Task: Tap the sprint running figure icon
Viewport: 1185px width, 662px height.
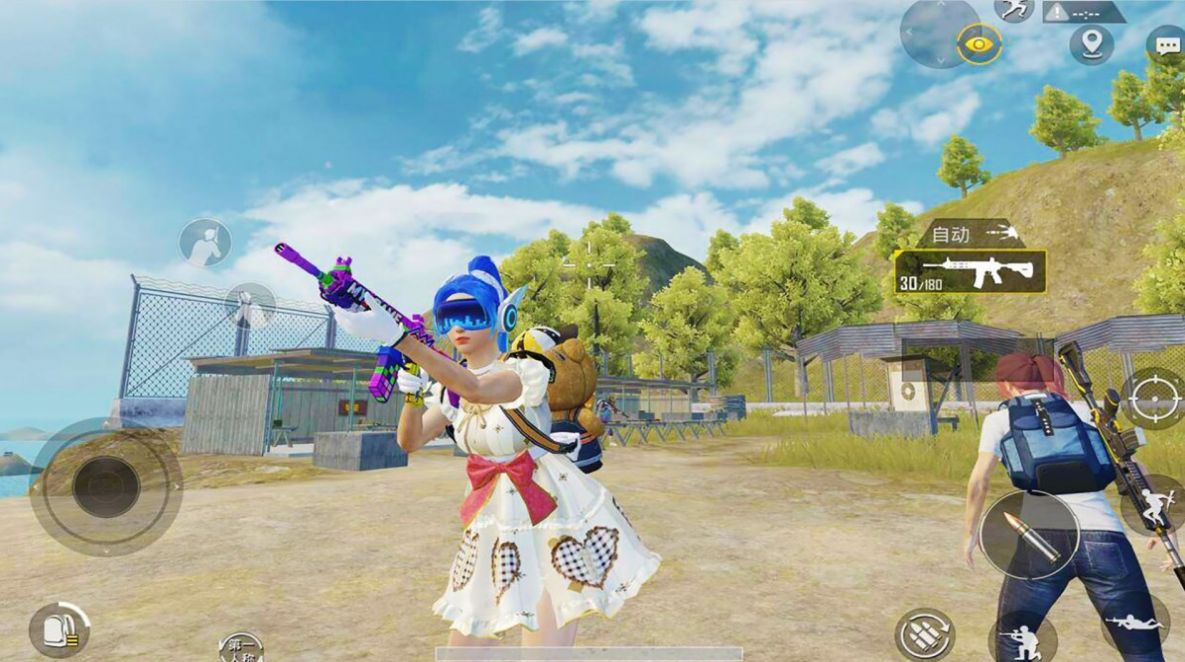Action: 1014,9
